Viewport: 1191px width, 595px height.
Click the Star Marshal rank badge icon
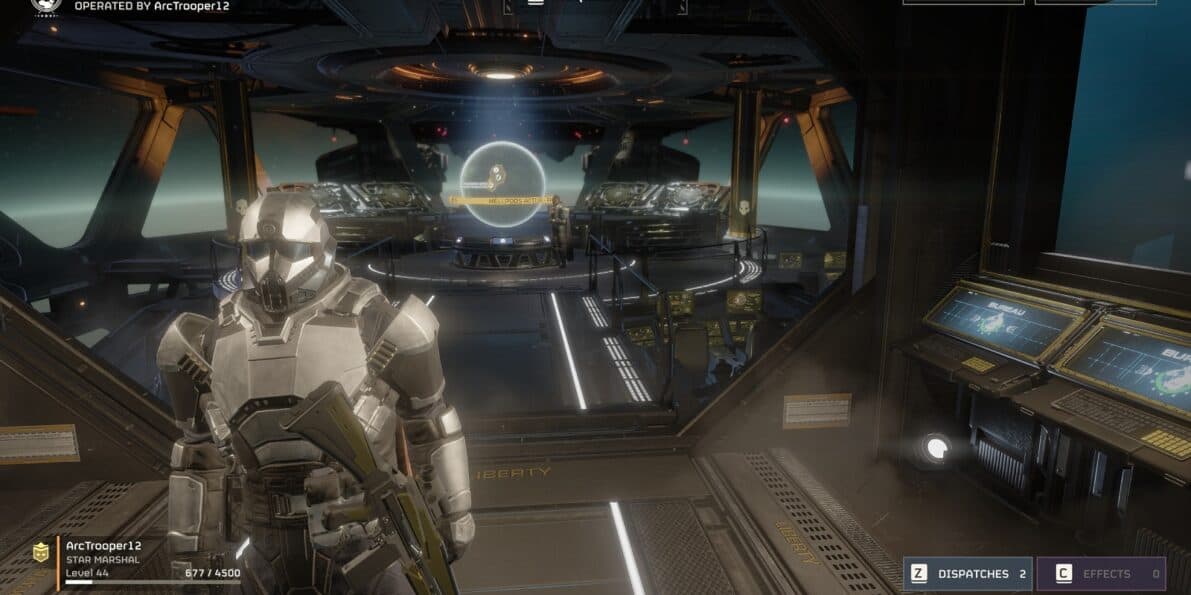click(41, 552)
